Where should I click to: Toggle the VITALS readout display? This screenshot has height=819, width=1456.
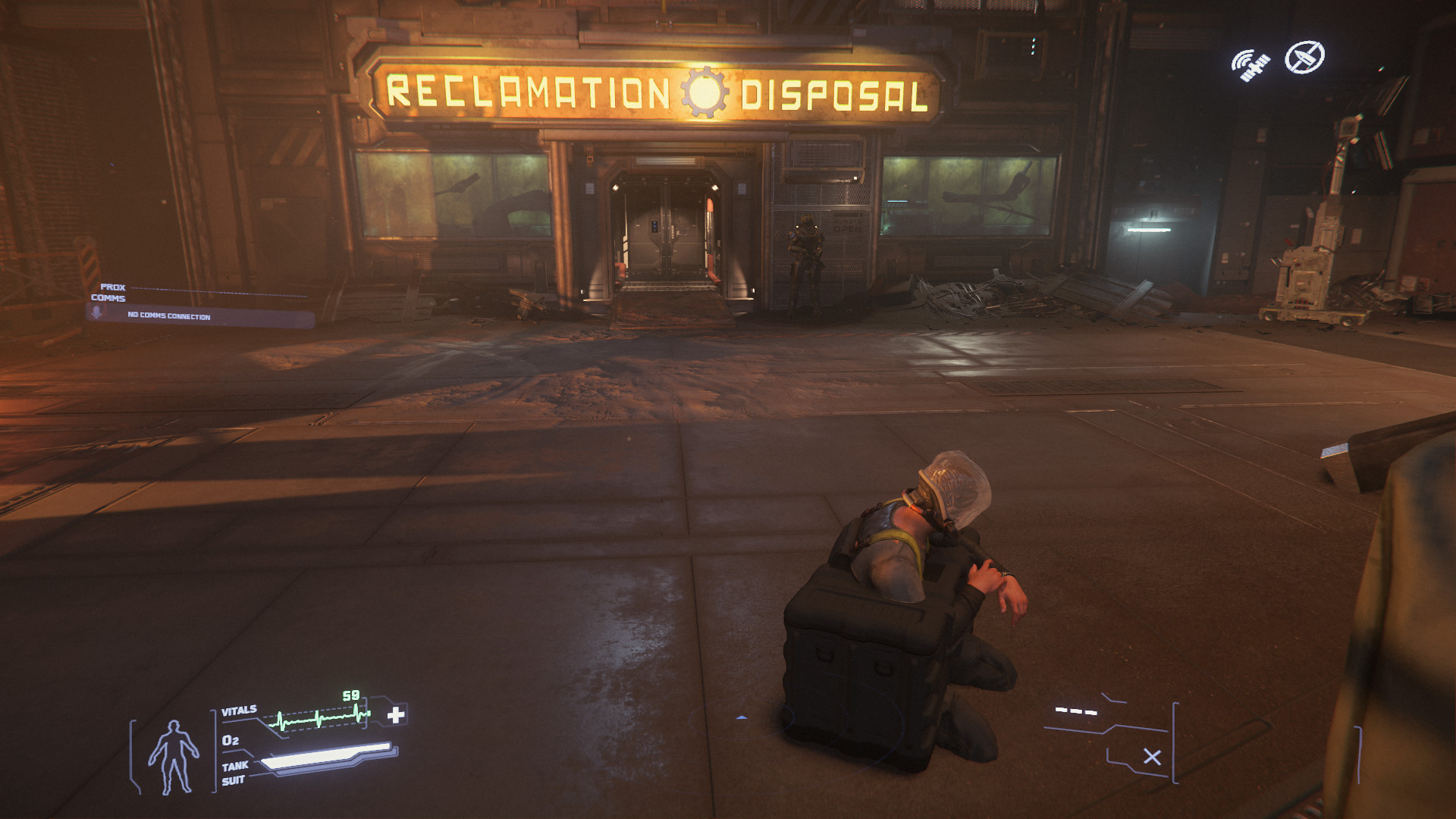tap(238, 709)
